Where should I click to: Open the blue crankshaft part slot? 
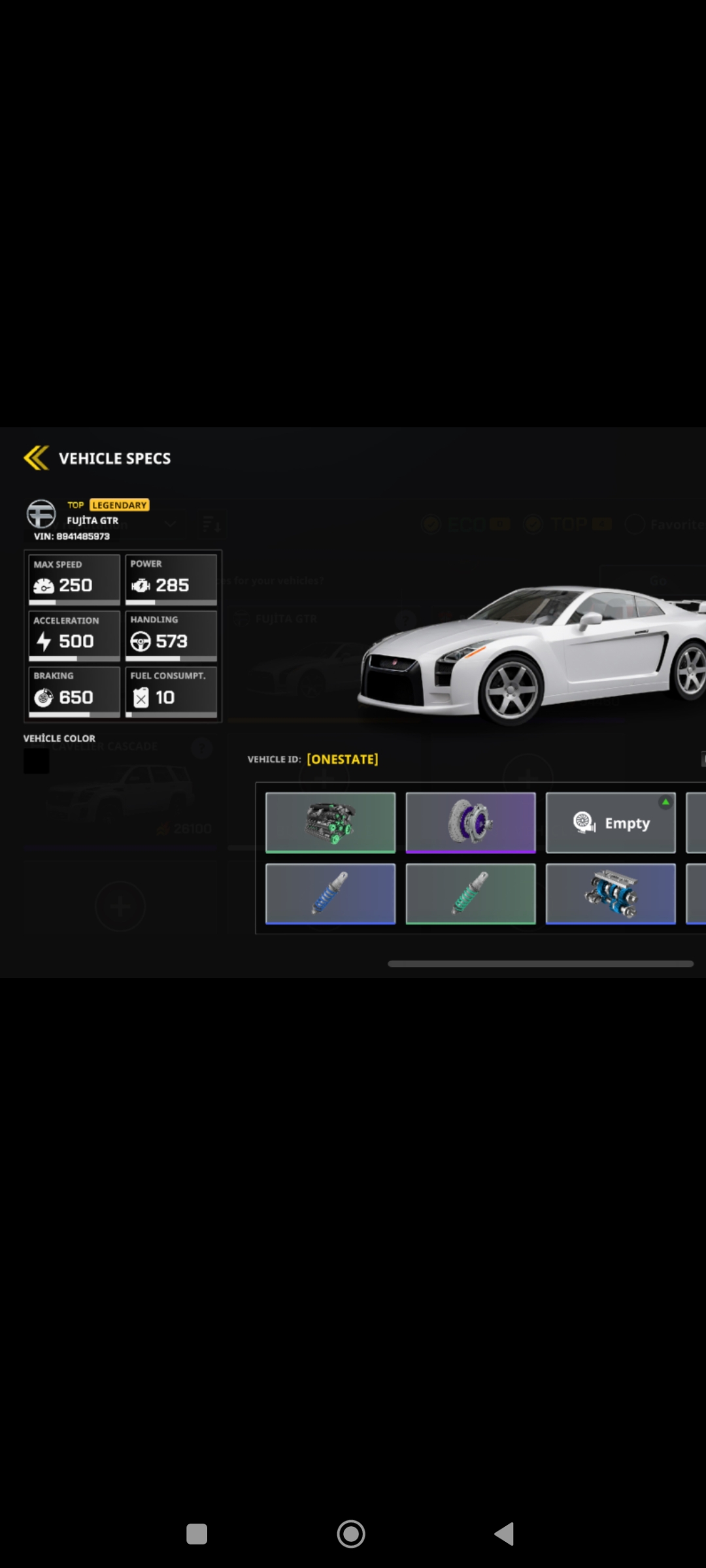coord(611,894)
